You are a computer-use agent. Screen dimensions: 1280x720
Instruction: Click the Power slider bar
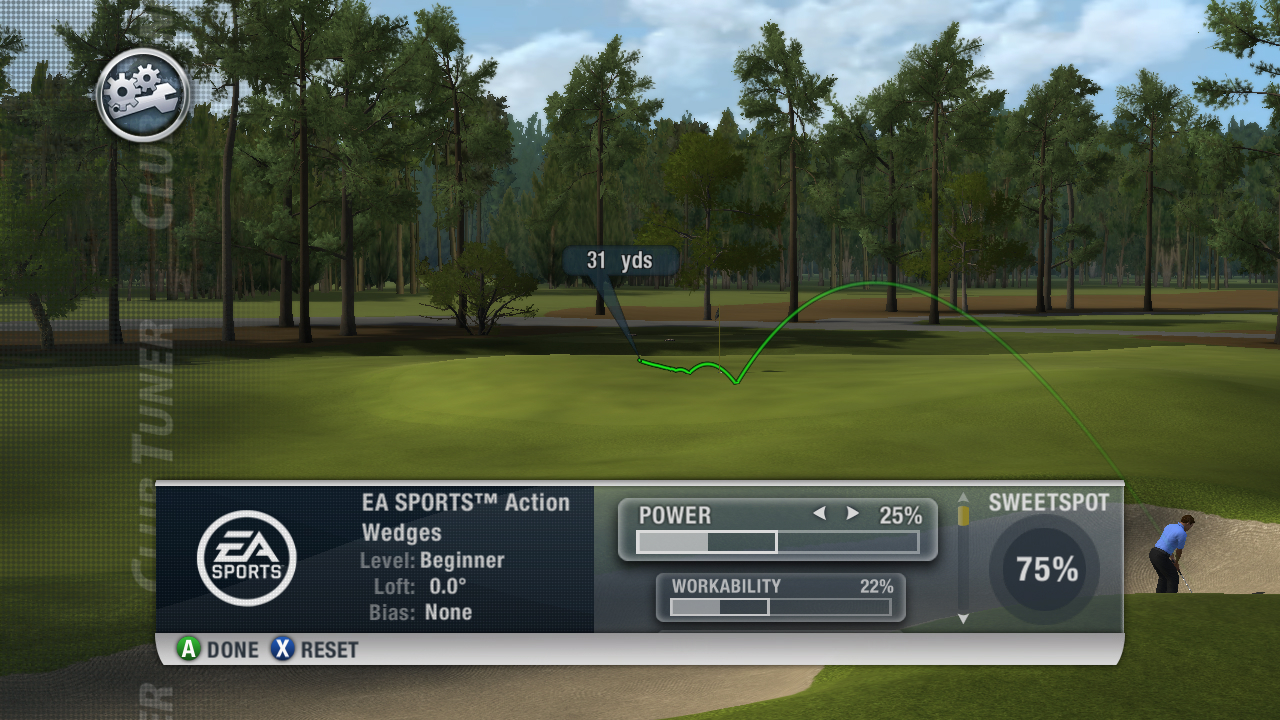coord(777,542)
